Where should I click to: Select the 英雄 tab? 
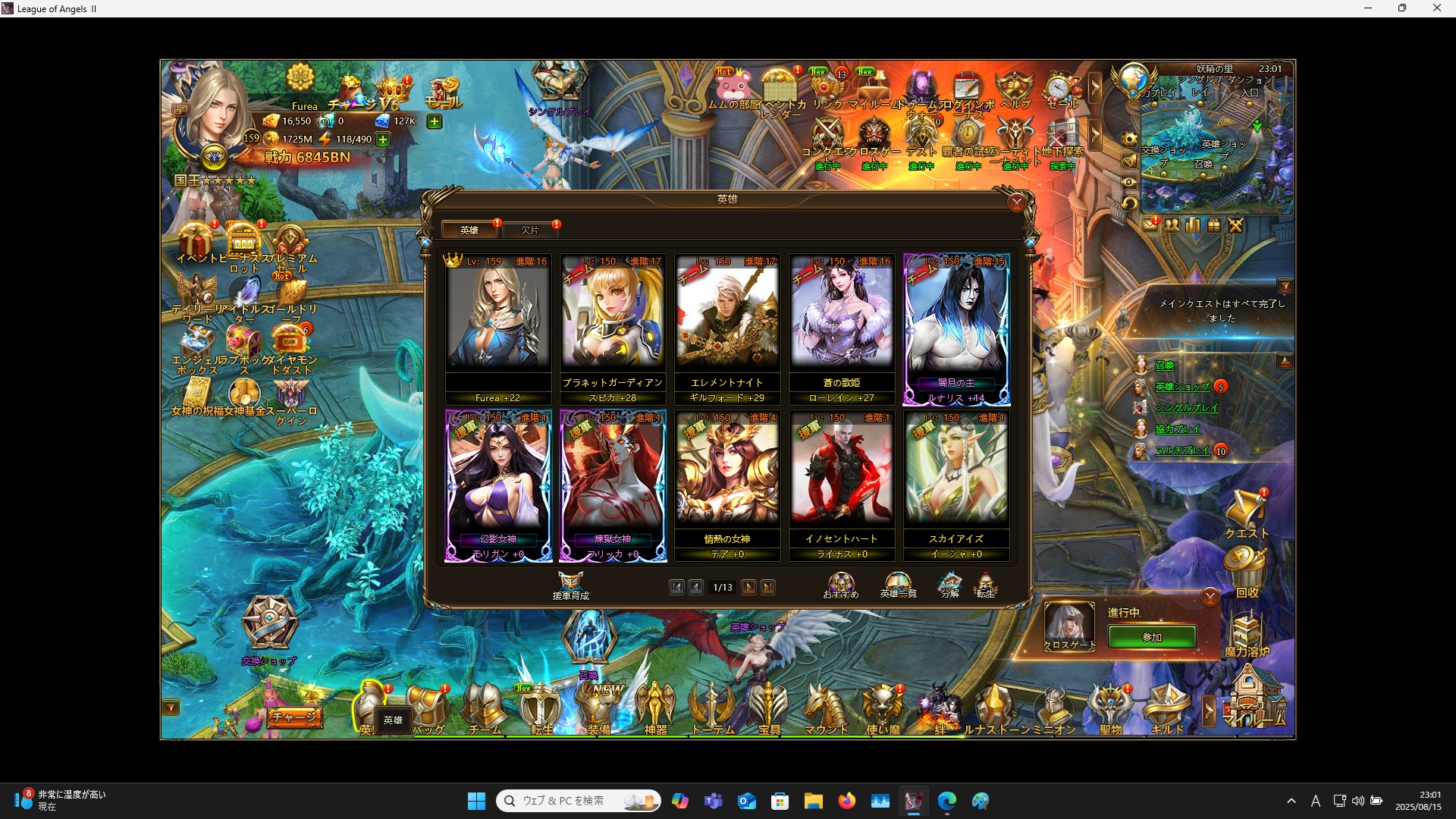pos(470,230)
